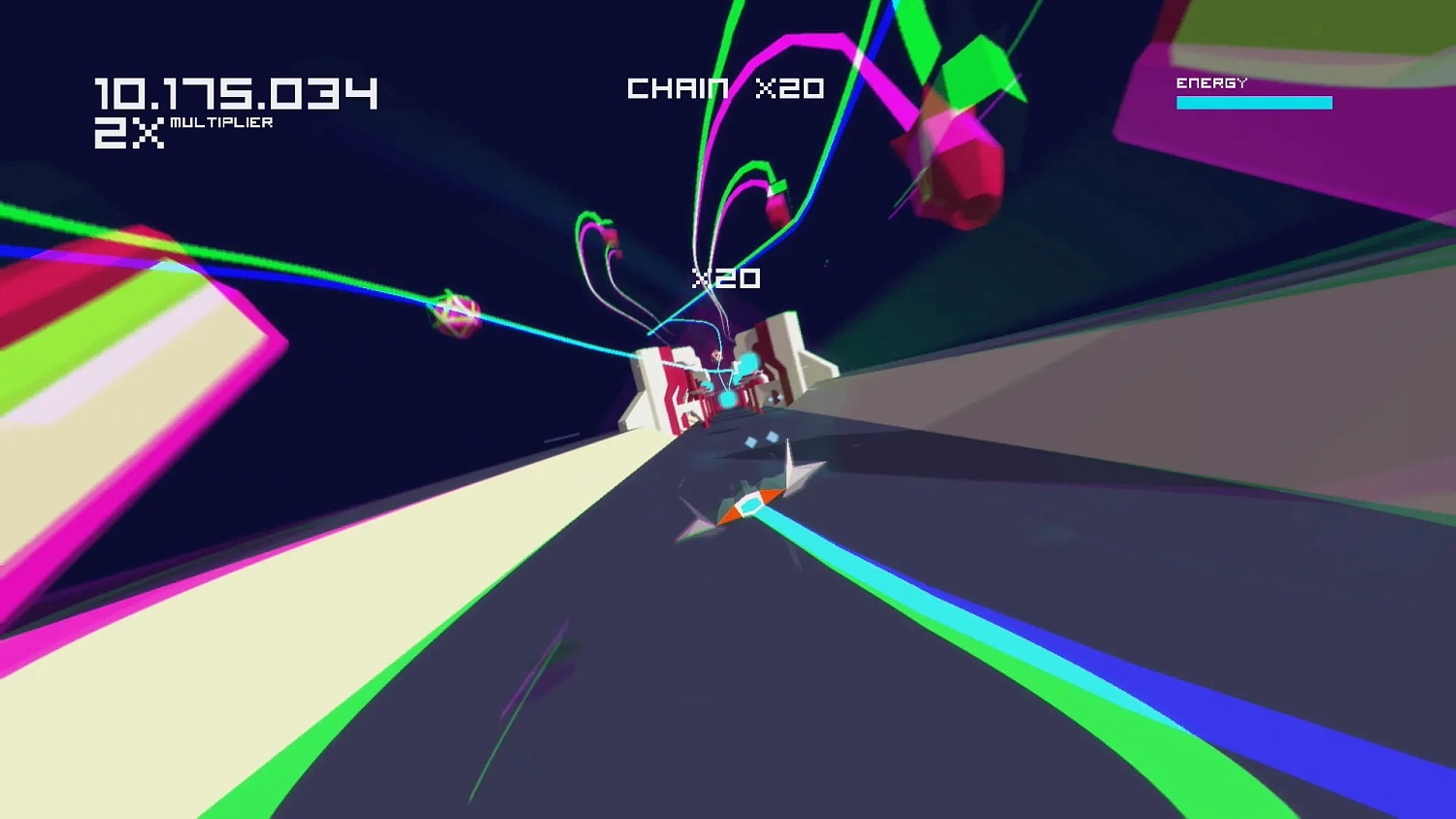
Task: Toggle the 2X multiplier indicator
Action: coord(127,134)
